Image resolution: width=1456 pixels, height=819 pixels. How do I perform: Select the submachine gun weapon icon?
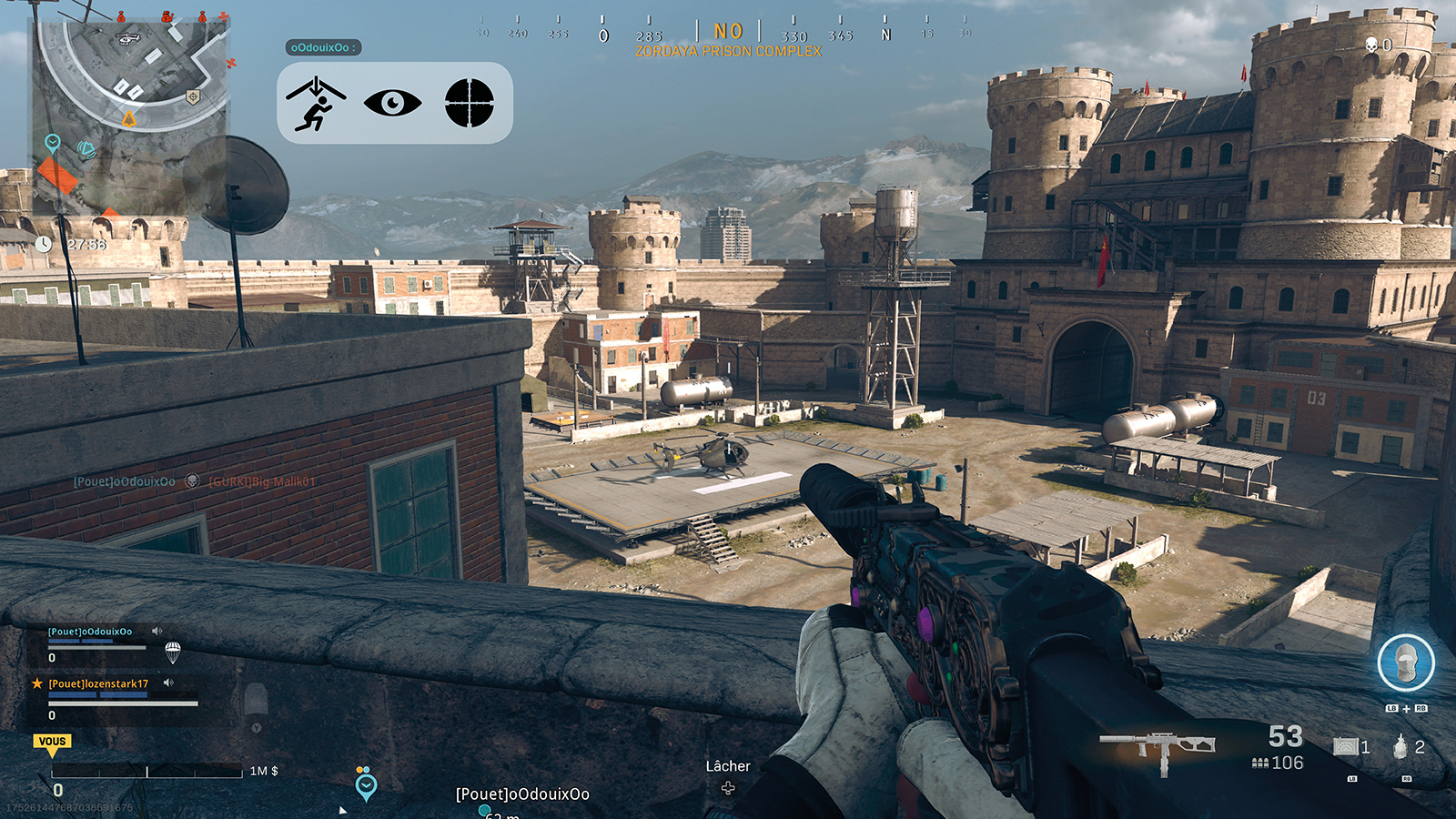(x=1157, y=748)
